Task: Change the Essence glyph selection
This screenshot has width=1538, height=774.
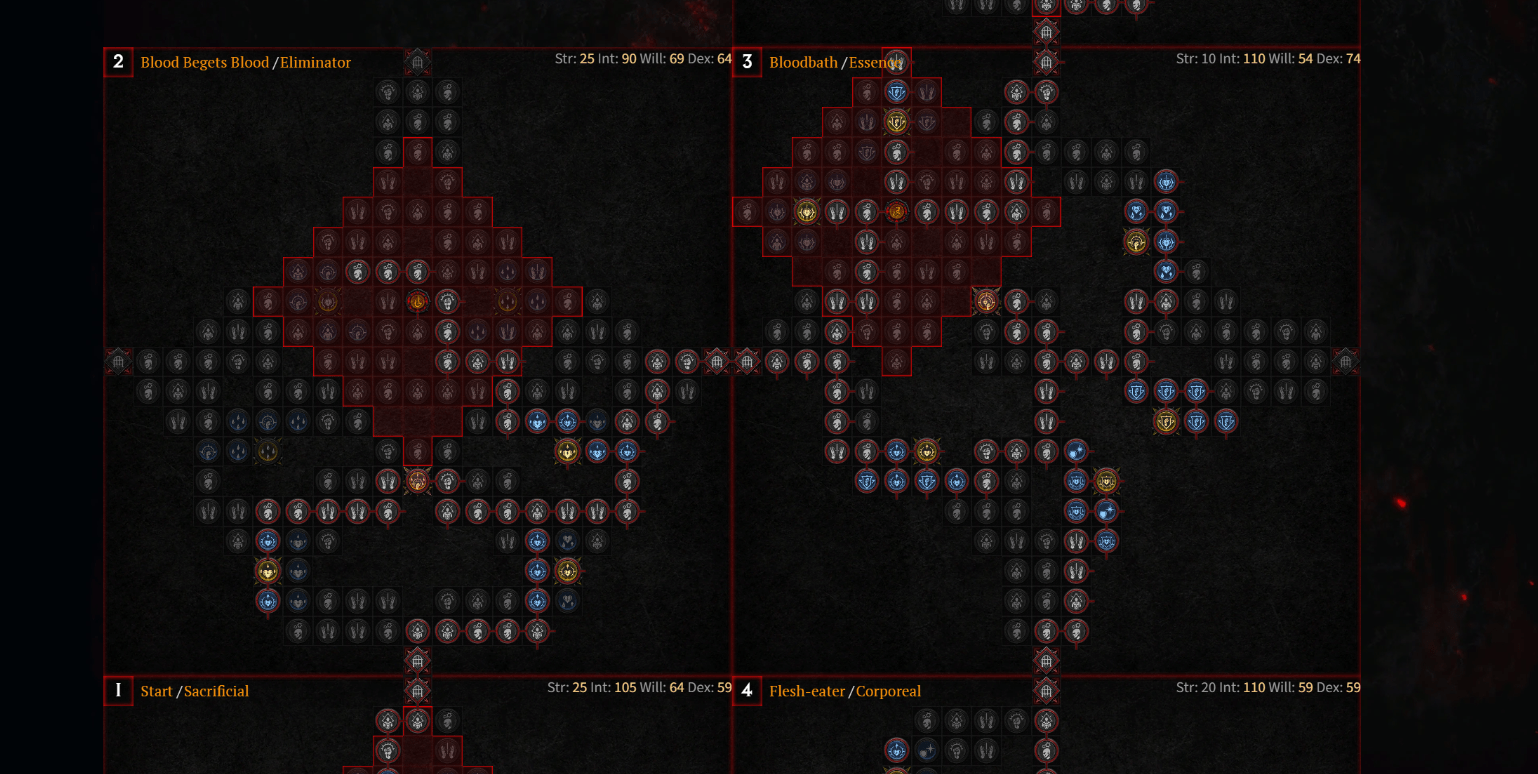Action: tap(878, 62)
